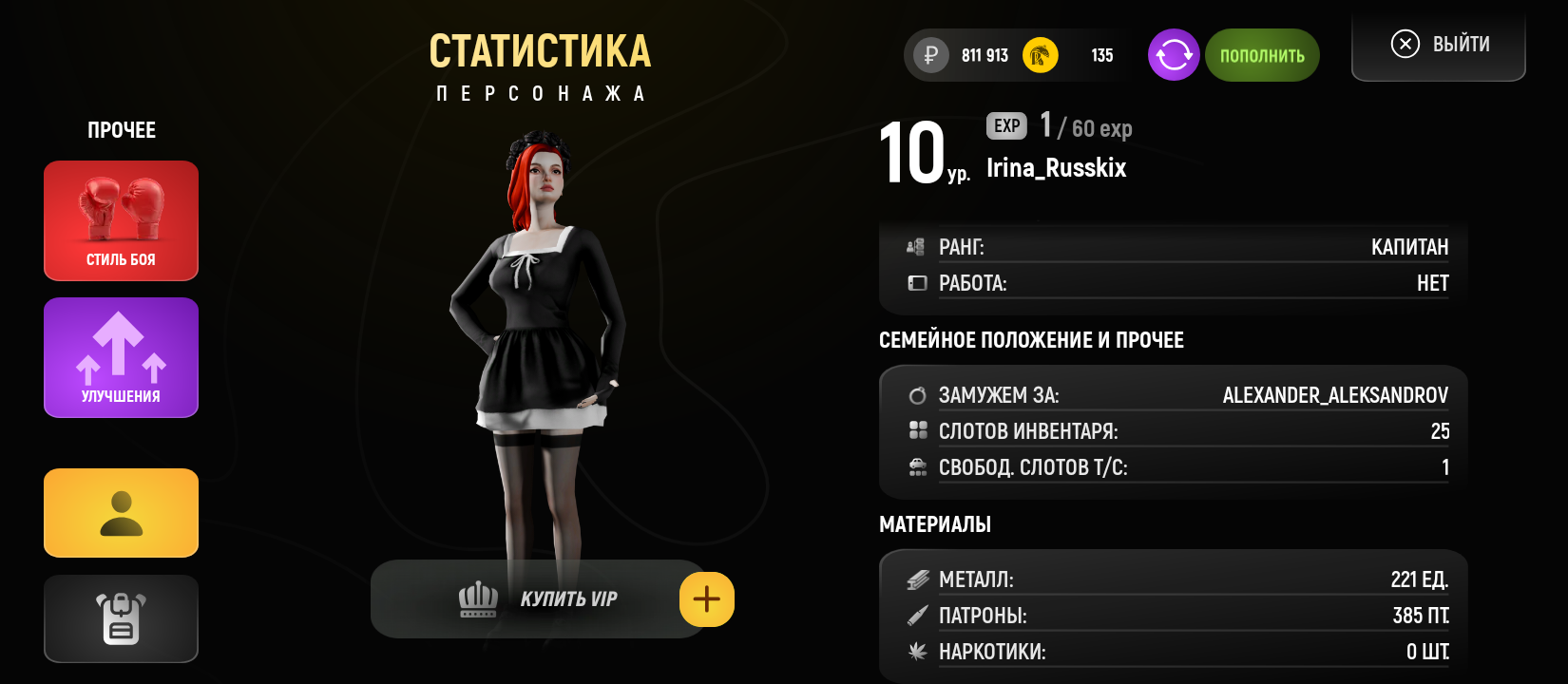Click the Купить VIP button
This screenshot has width=1568, height=684.
tap(538, 599)
